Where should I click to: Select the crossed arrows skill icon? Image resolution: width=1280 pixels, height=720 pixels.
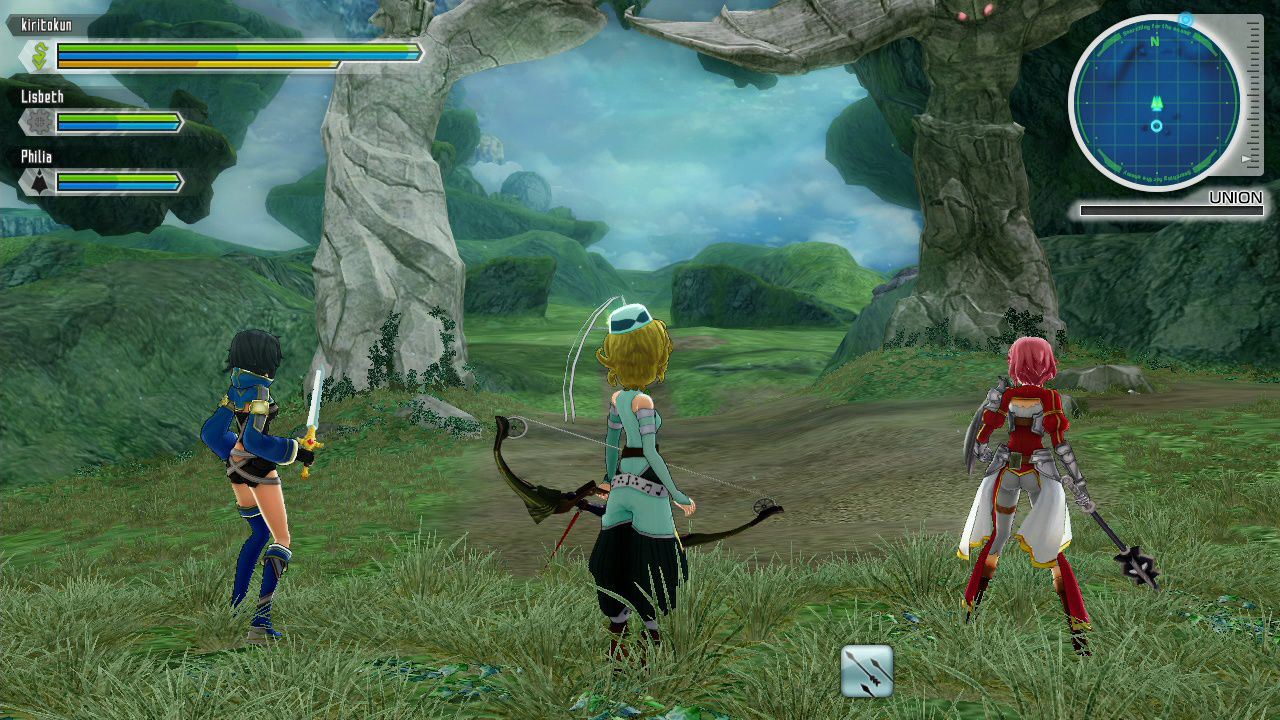(866, 671)
